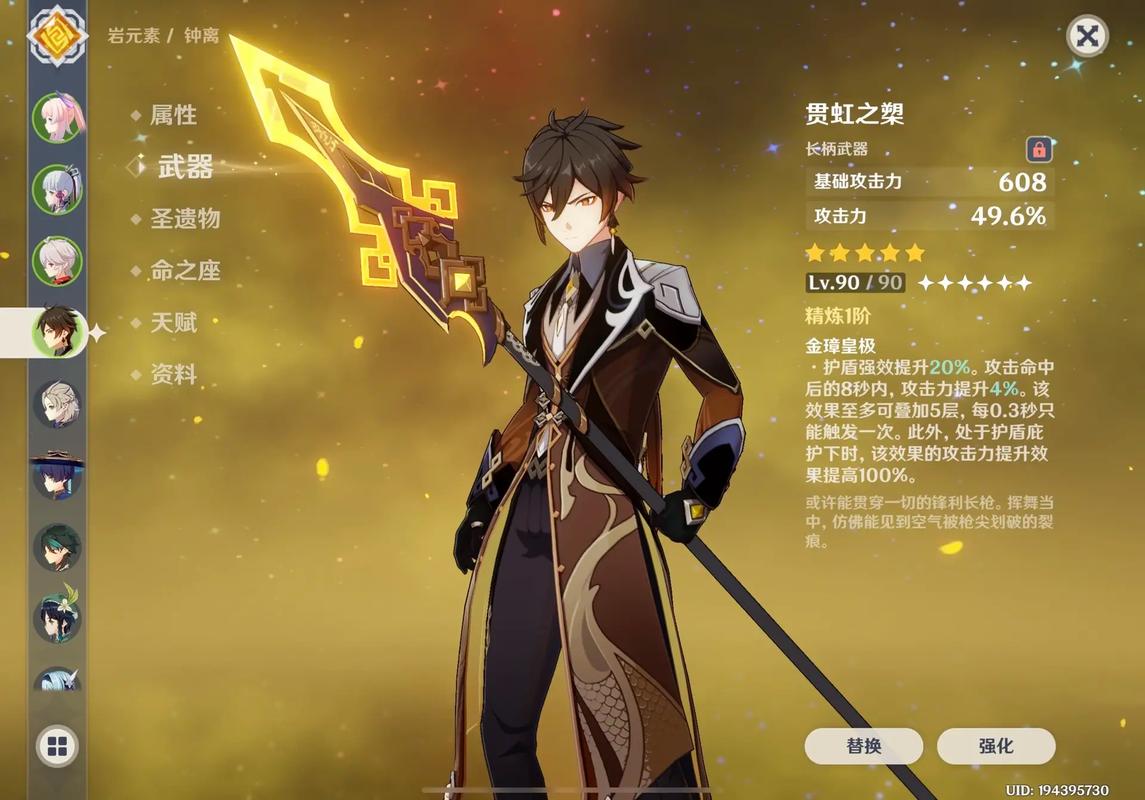The width and height of the screenshot is (1145, 800).
Task: Select the 武器 weapon tab
Action: 185,167
